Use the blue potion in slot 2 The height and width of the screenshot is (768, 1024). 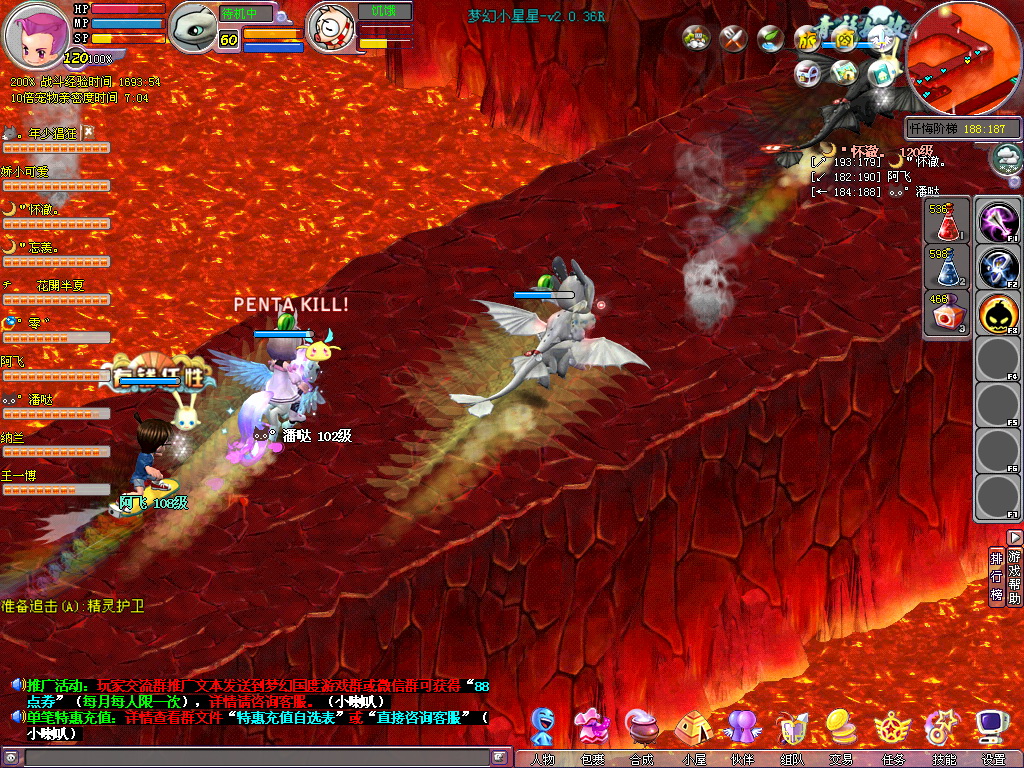[946, 268]
